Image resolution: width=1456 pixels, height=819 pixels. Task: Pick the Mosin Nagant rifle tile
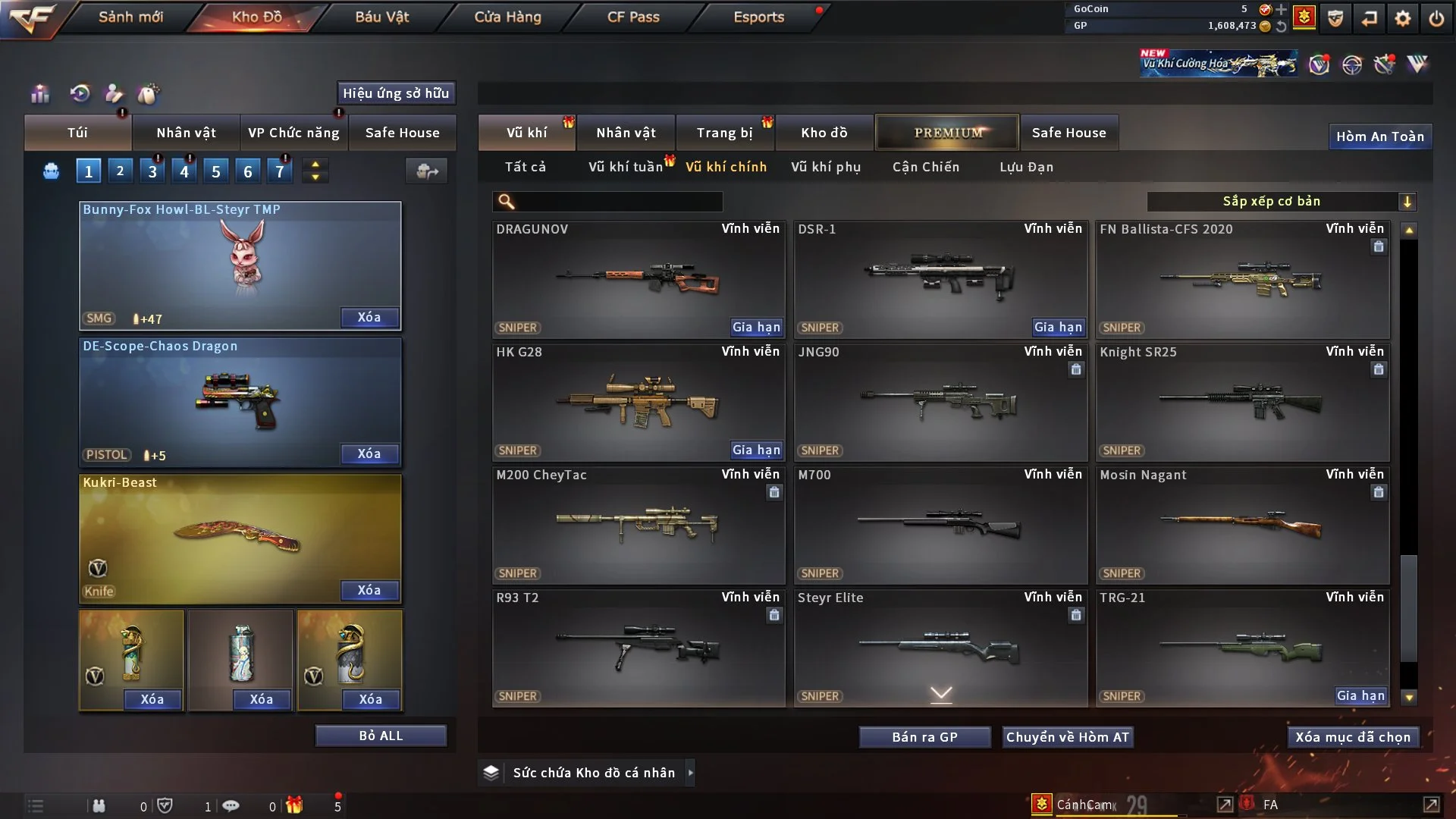[x=1241, y=525]
